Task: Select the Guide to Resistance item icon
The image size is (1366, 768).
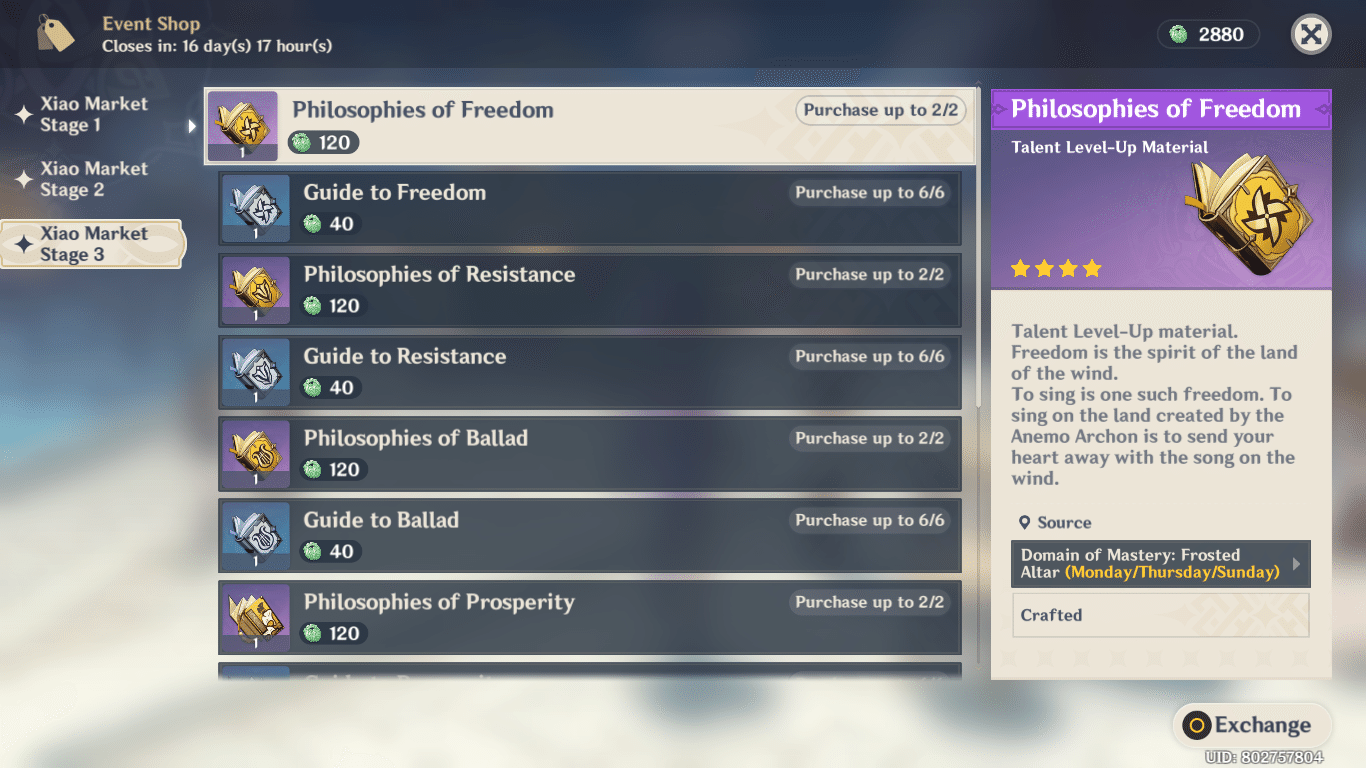Action: (255, 372)
